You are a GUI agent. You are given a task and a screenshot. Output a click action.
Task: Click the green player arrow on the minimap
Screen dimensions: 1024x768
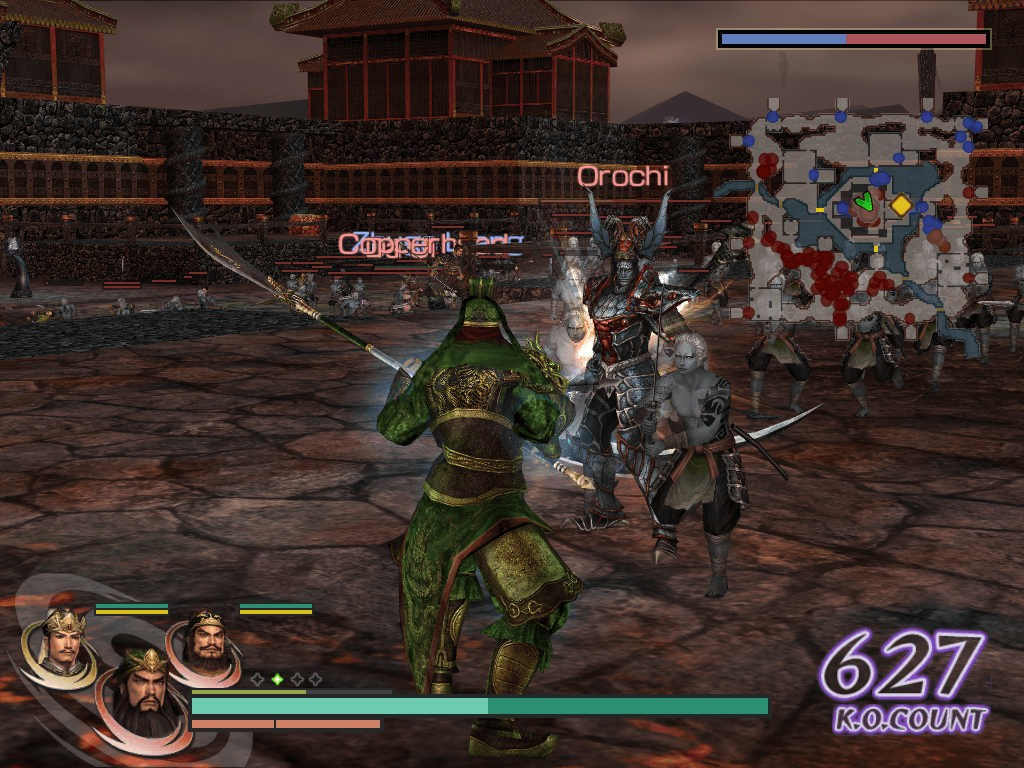(x=865, y=203)
